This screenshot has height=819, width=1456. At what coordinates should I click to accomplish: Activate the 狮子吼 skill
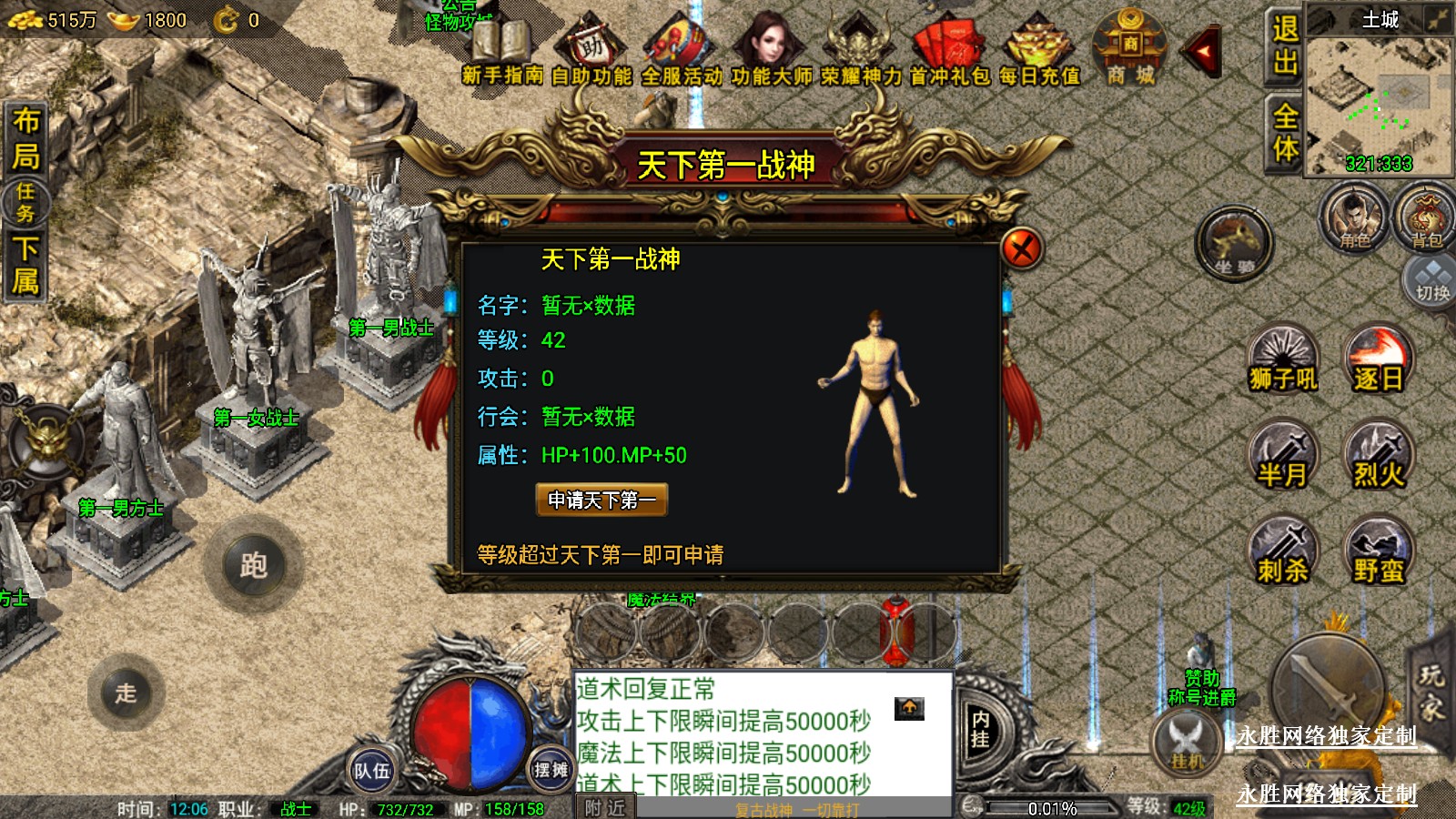click(x=1283, y=359)
